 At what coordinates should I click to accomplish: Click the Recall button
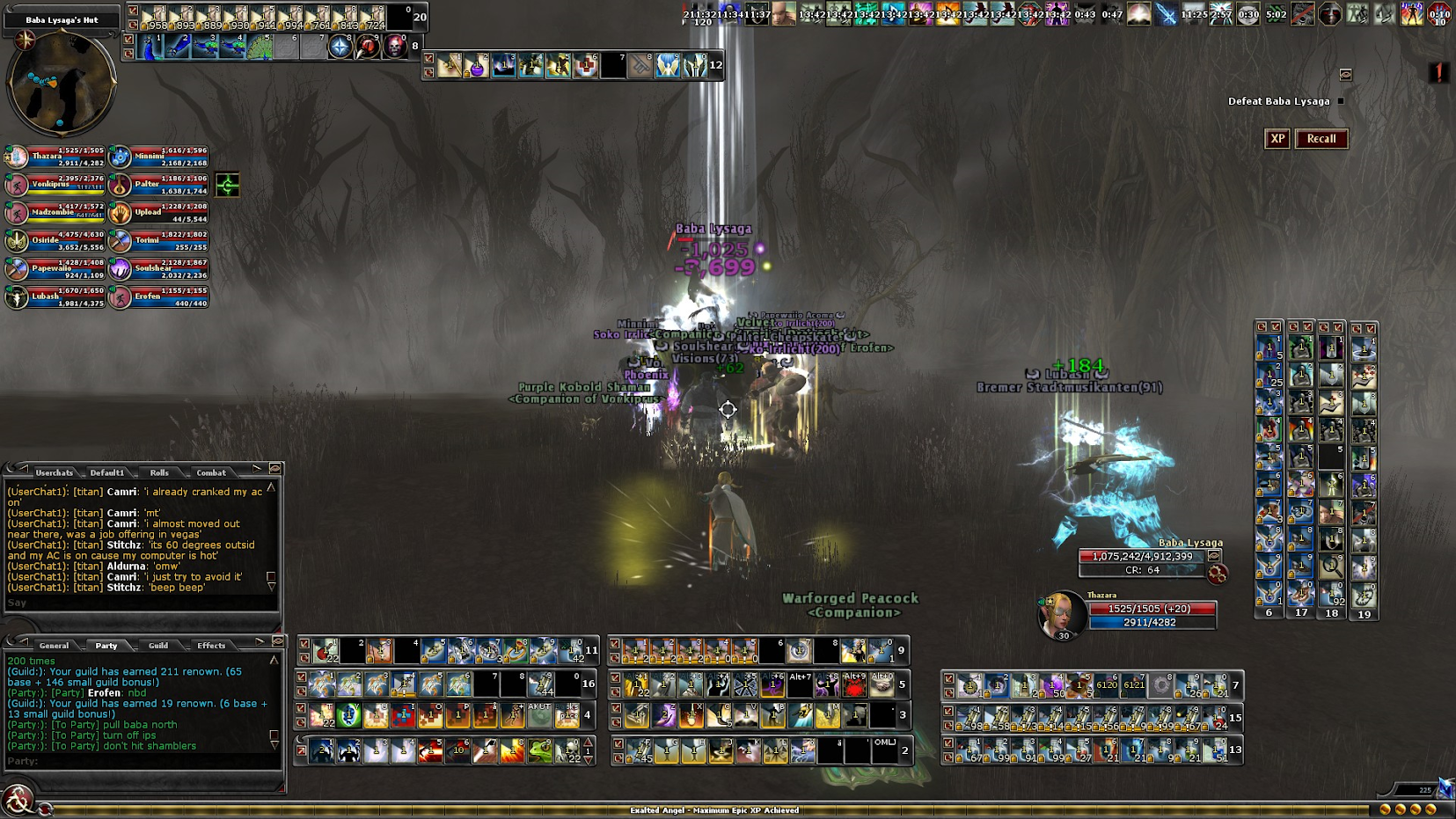(x=1321, y=139)
